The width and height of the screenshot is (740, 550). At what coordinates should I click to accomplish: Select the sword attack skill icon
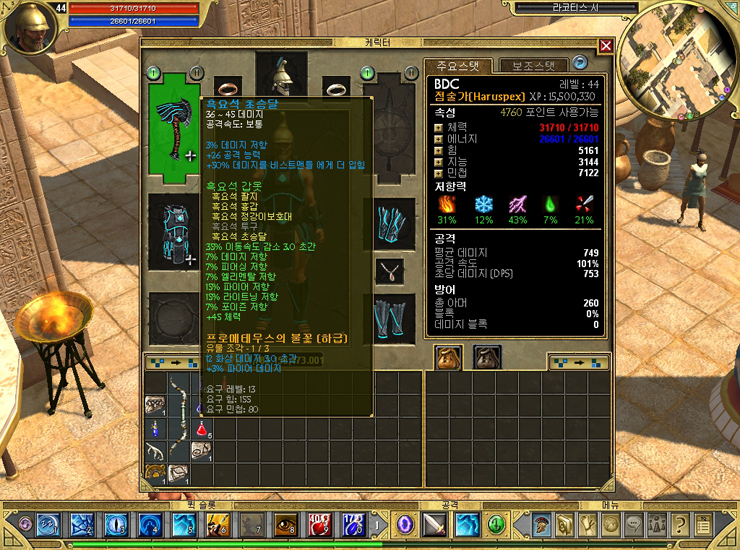435,524
